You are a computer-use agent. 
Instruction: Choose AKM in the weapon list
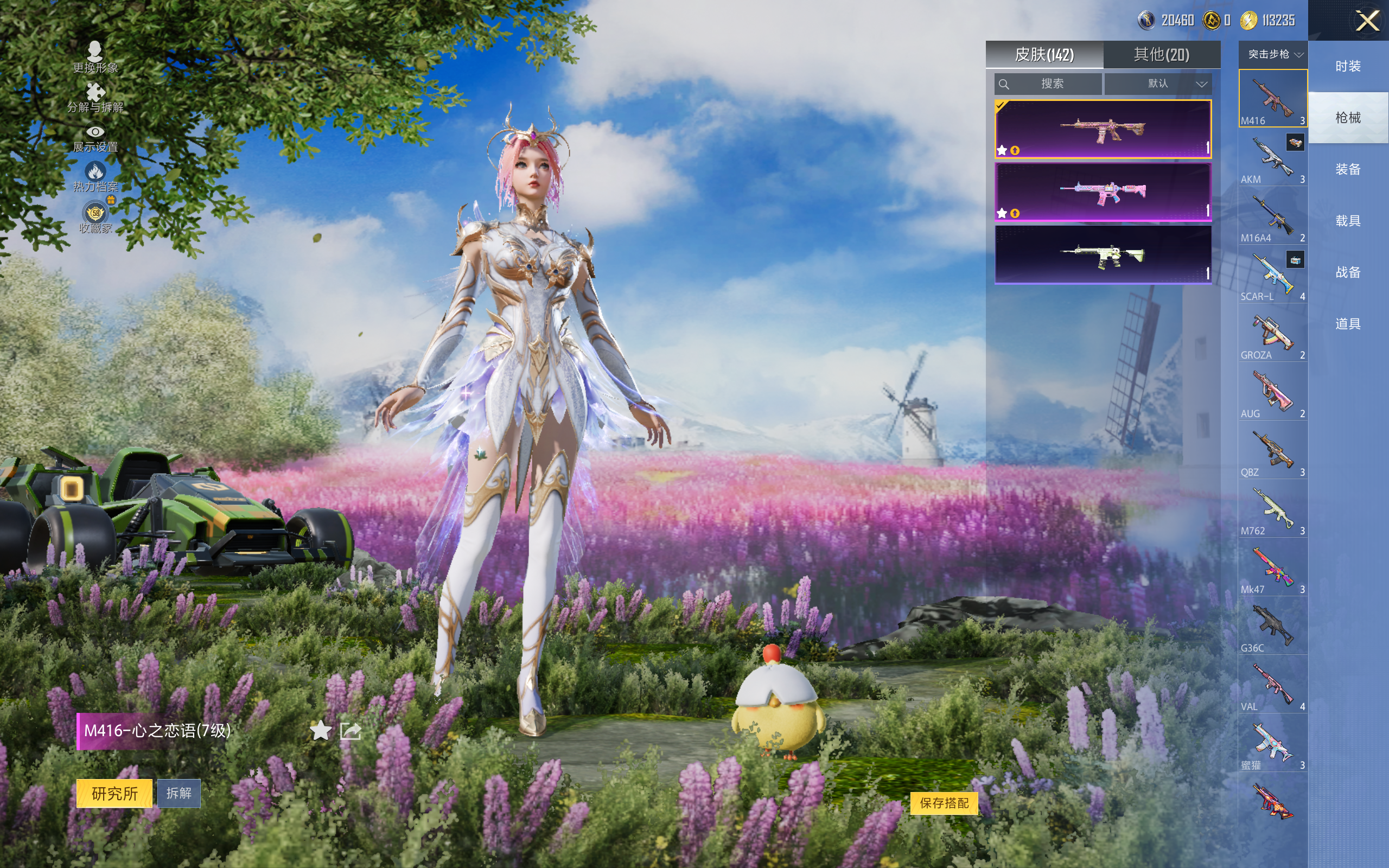point(1272,158)
